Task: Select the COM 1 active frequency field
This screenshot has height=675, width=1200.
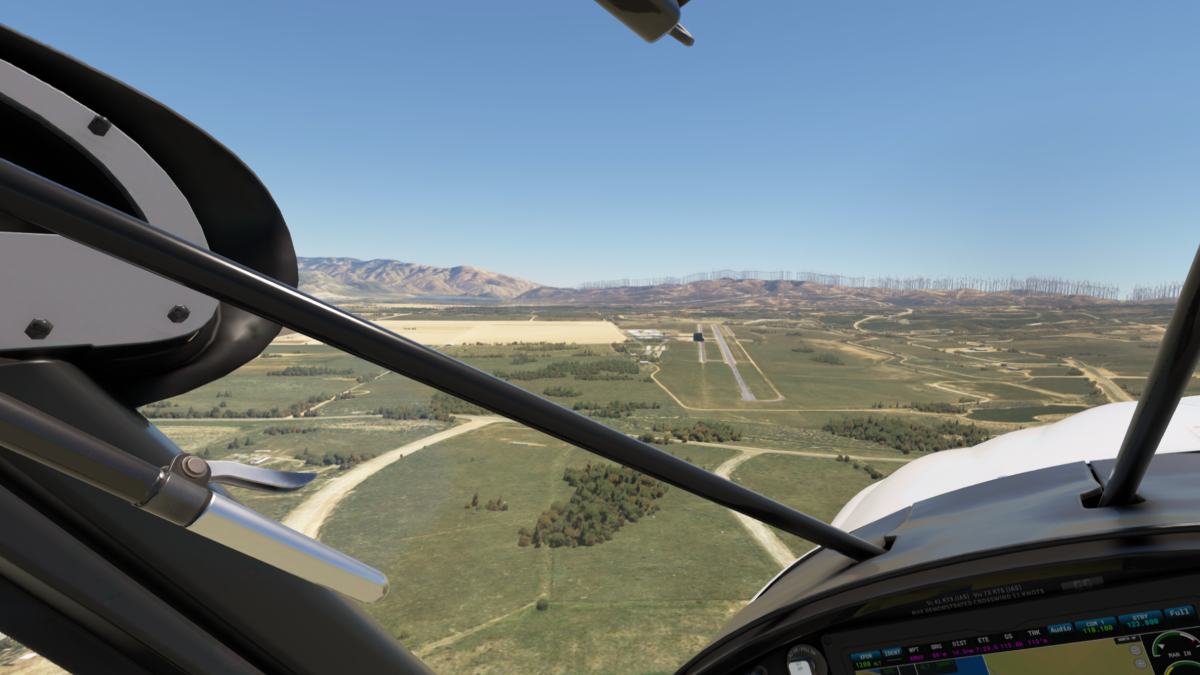Action: point(1096,624)
